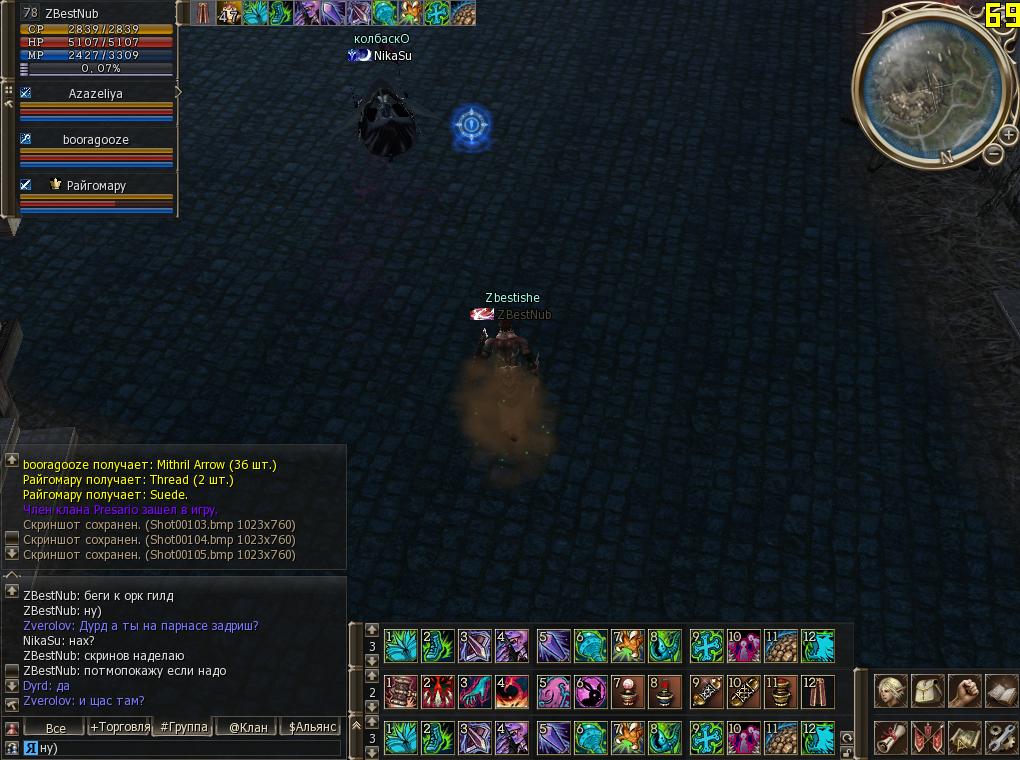The height and width of the screenshot is (760, 1020).
Task: Open the character status elf portrait icon
Action: [x=890, y=691]
